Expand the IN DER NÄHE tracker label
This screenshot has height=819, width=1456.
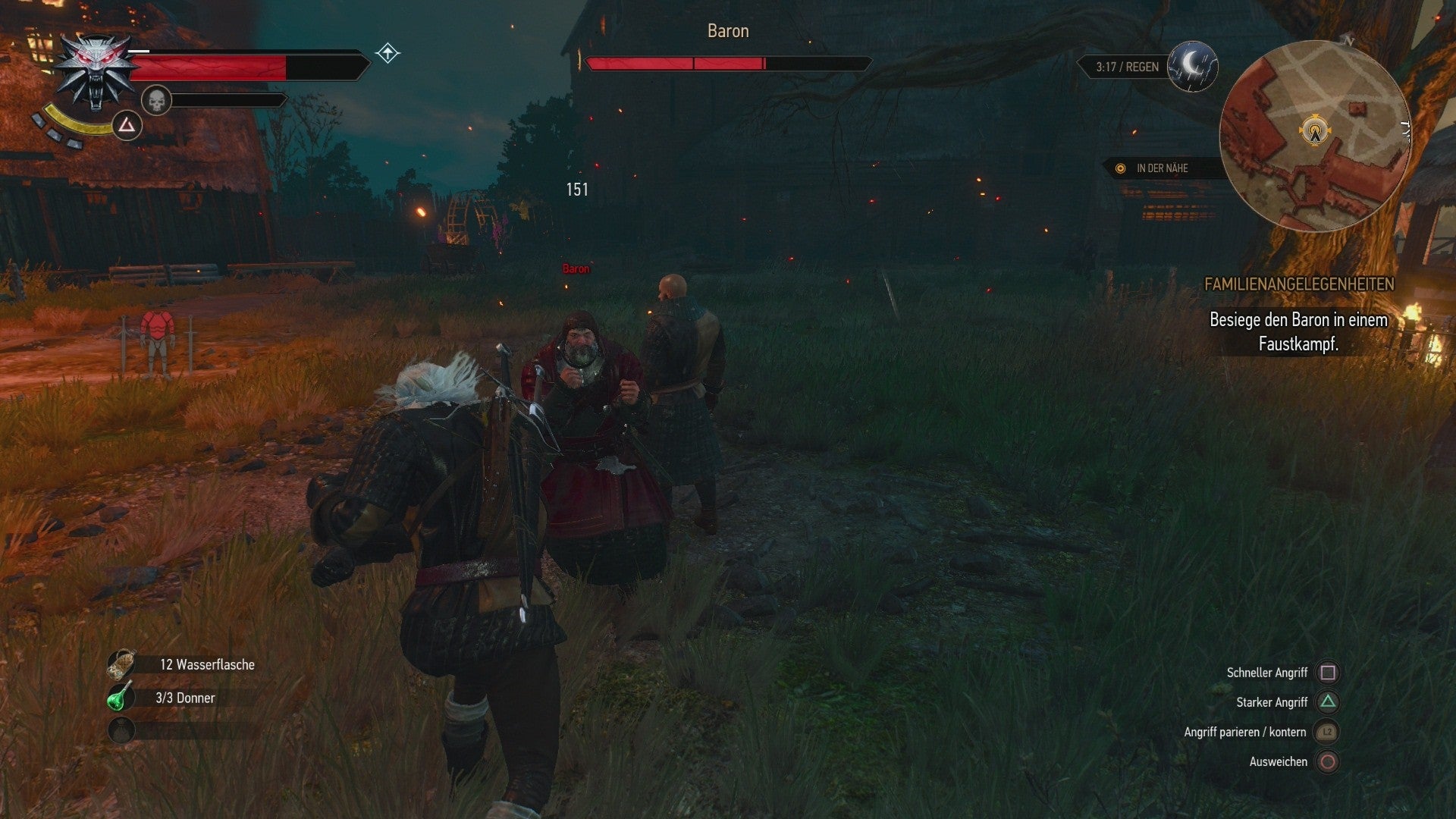pyautogui.click(x=1162, y=168)
